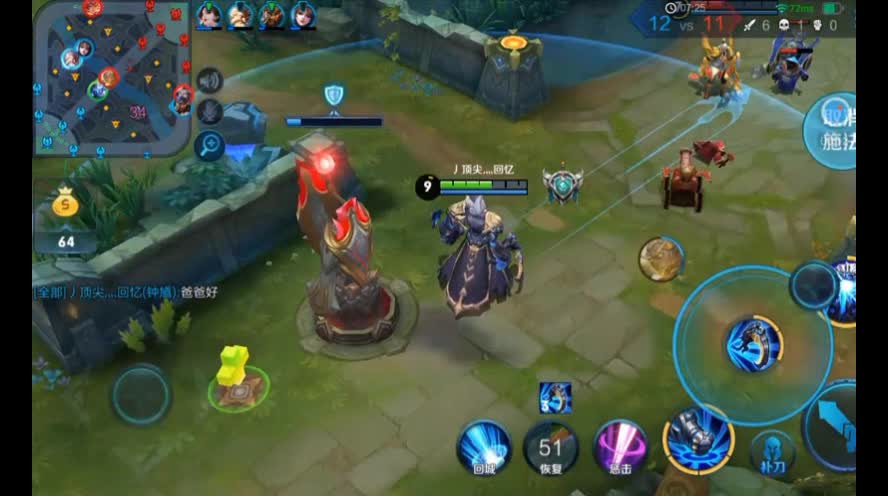Open the gold coin shop
888x496 pixels.
(x=65, y=205)
